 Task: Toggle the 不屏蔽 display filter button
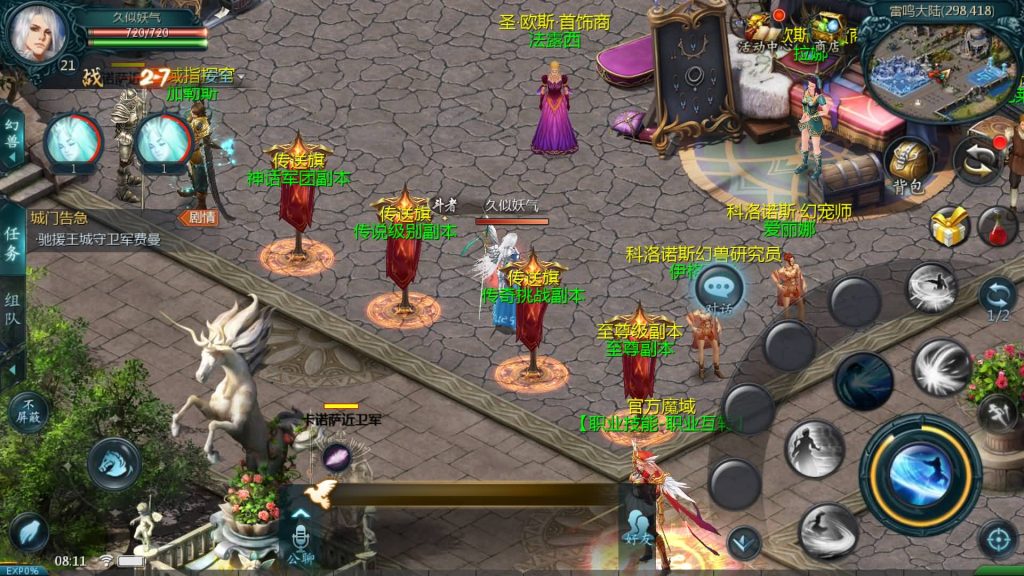(x=28, y=410)
